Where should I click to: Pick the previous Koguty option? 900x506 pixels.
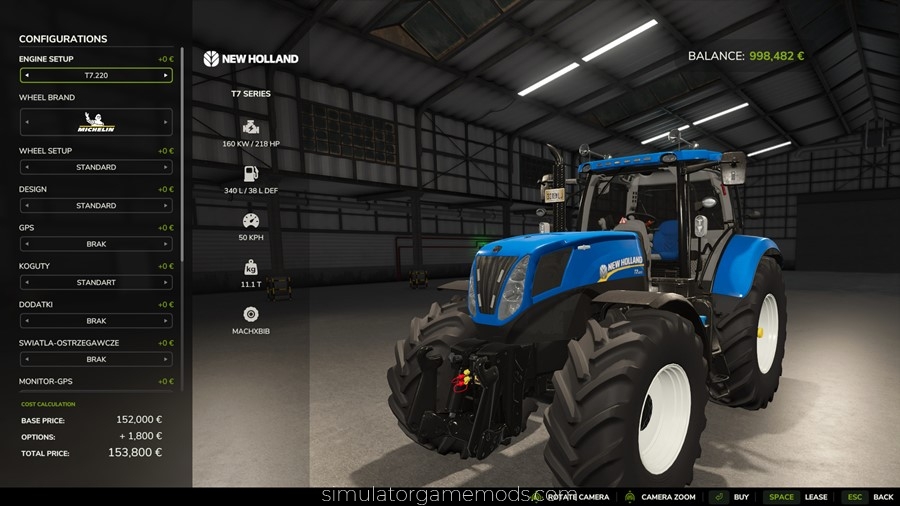click(26, 283)
